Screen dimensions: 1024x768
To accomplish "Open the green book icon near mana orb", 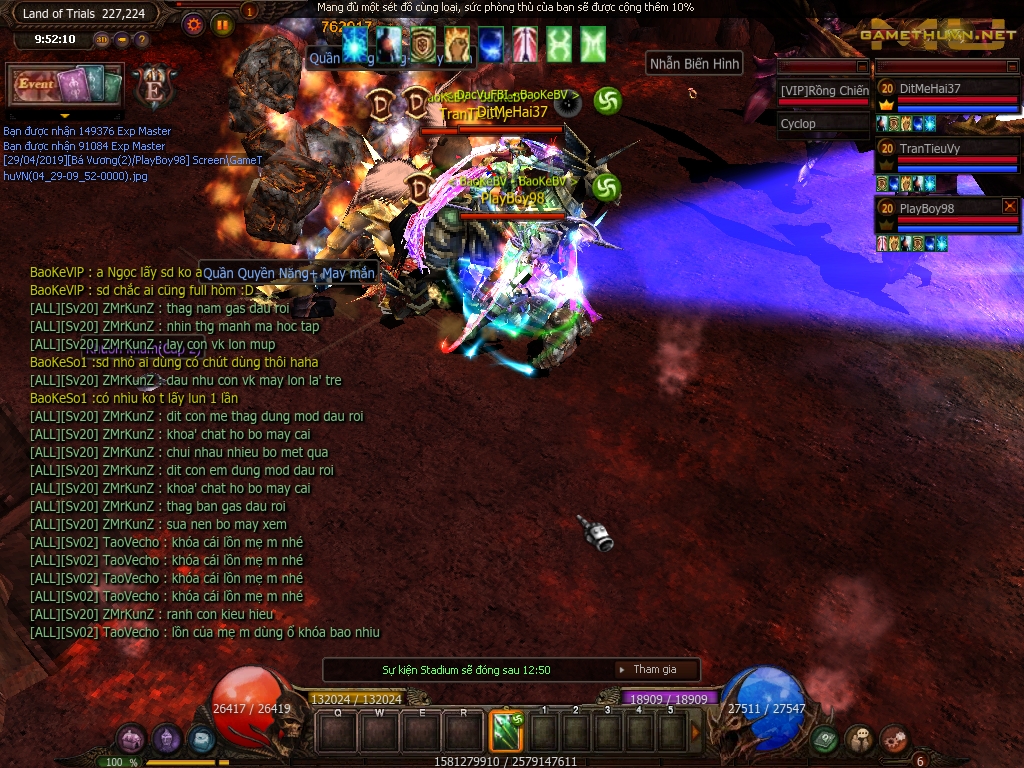I will click(x=824, y=740).
